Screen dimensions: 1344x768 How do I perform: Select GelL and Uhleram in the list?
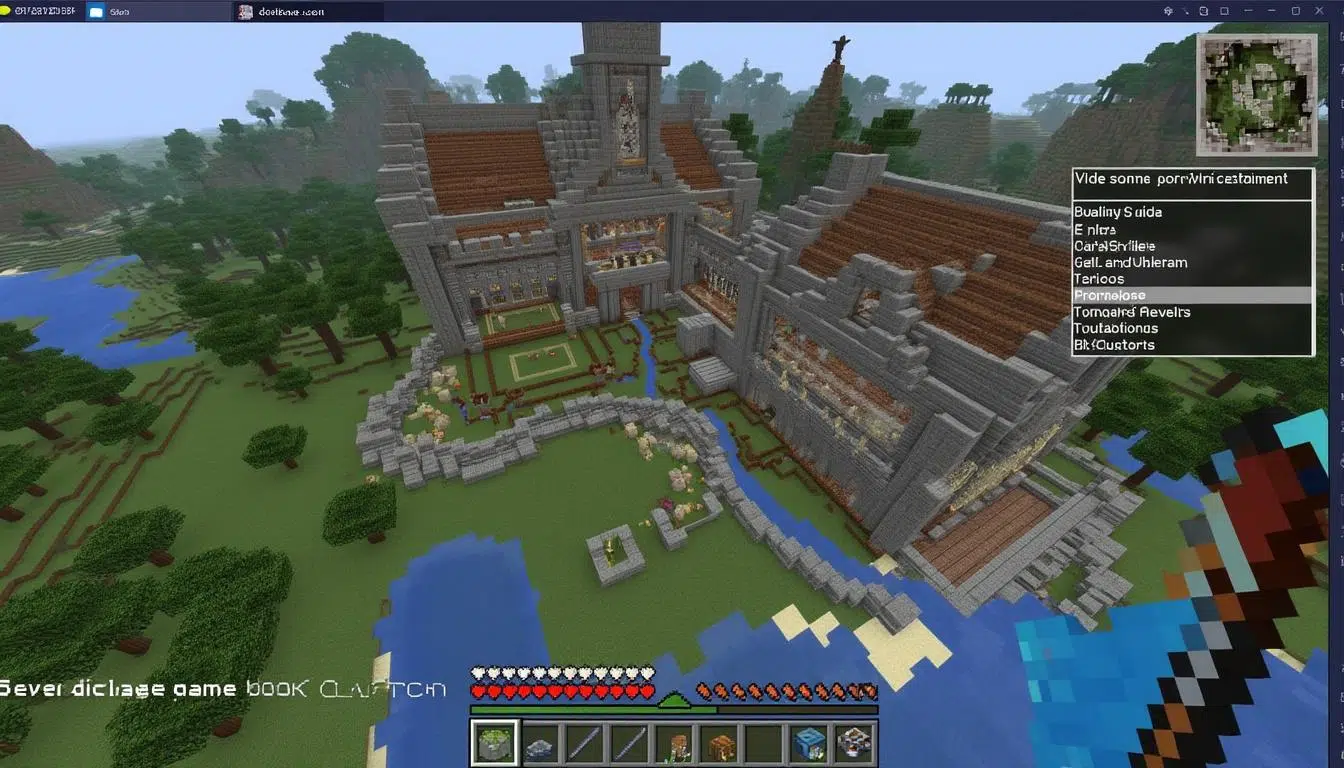pyautogui.click(x=1128, y=262)
